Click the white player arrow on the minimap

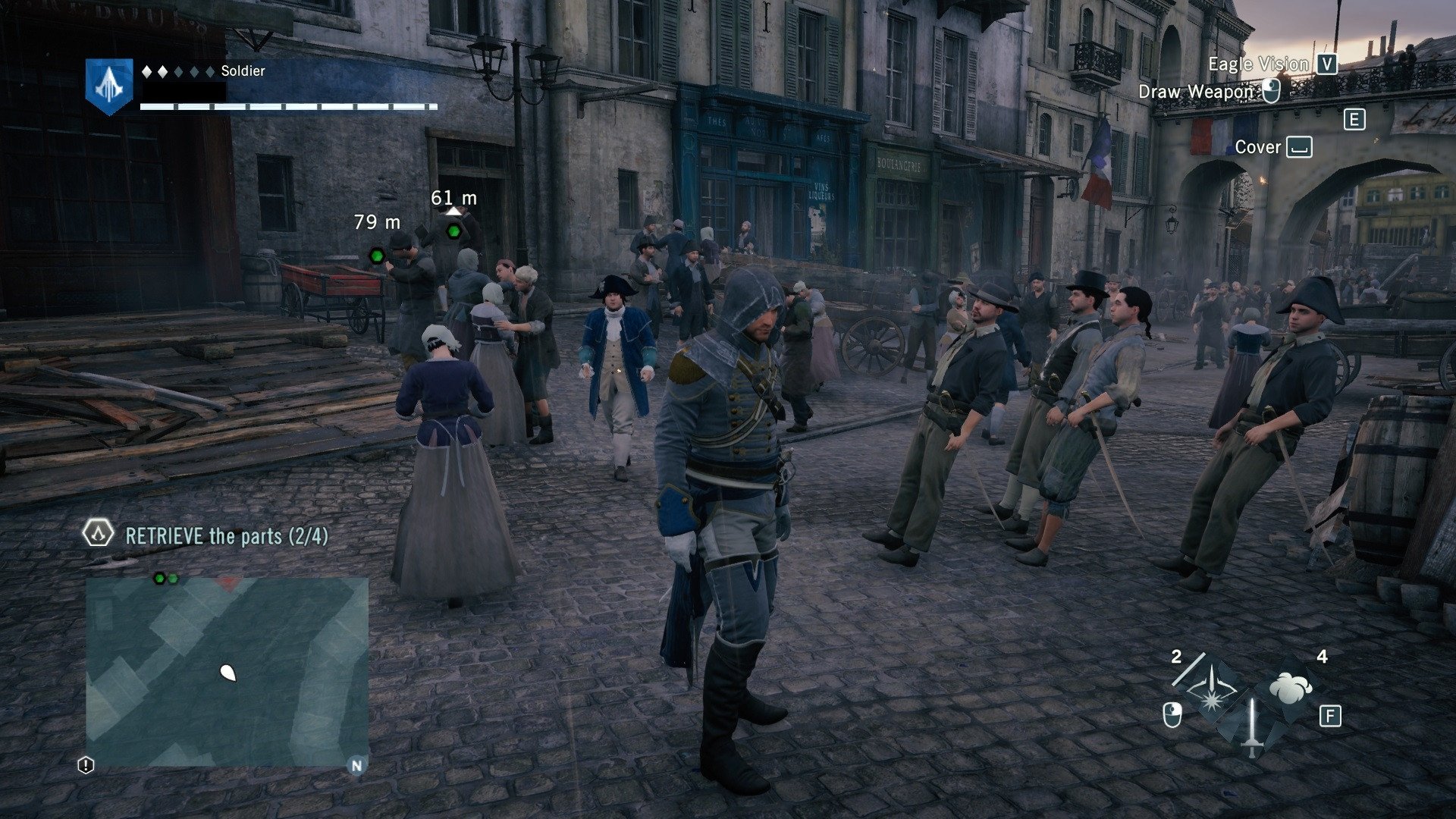point(227,672)
